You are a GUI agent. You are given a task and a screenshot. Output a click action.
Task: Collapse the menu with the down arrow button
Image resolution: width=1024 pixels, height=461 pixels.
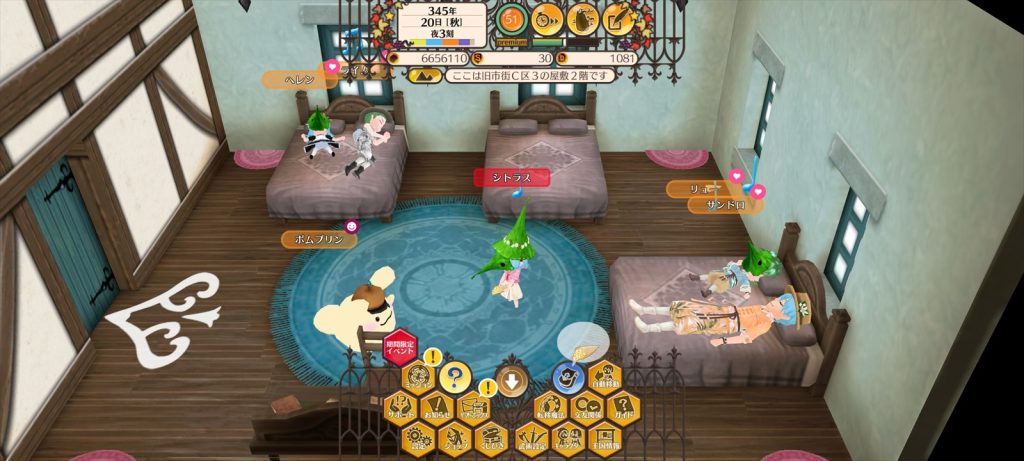pyautogui.click(x=511, y=381)
